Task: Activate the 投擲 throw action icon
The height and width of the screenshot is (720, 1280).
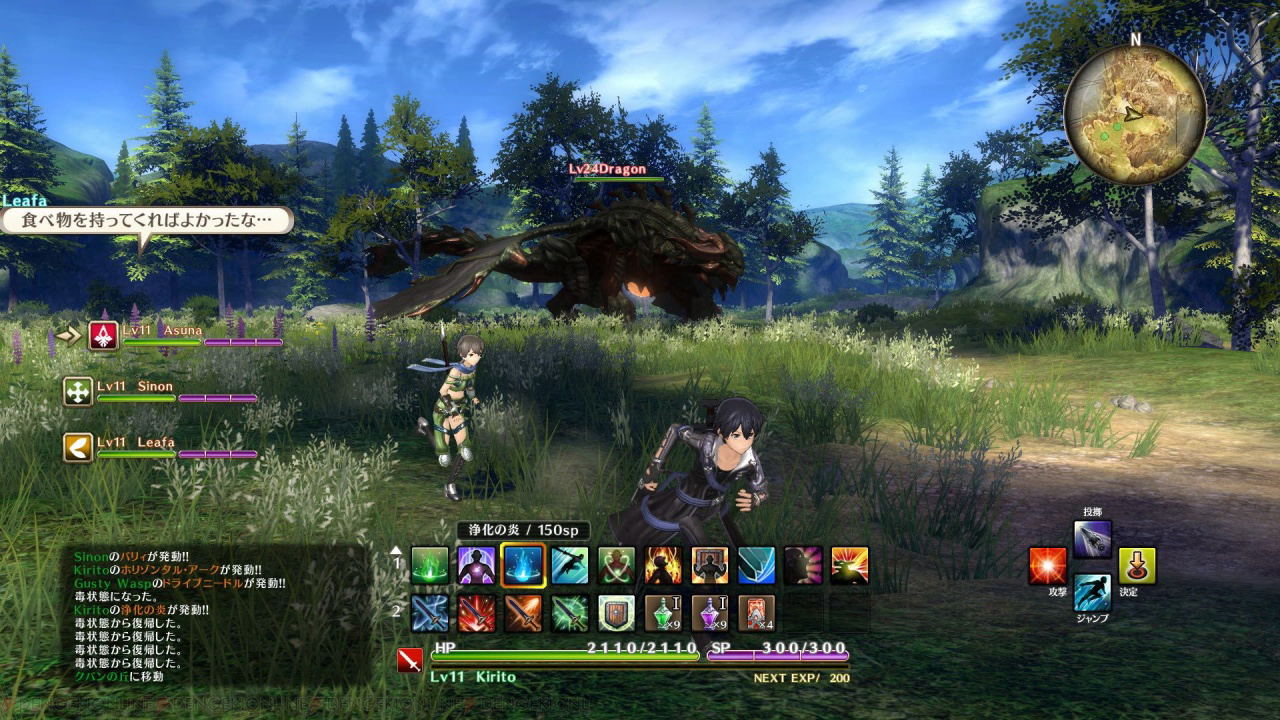Action: point(1092,539)
